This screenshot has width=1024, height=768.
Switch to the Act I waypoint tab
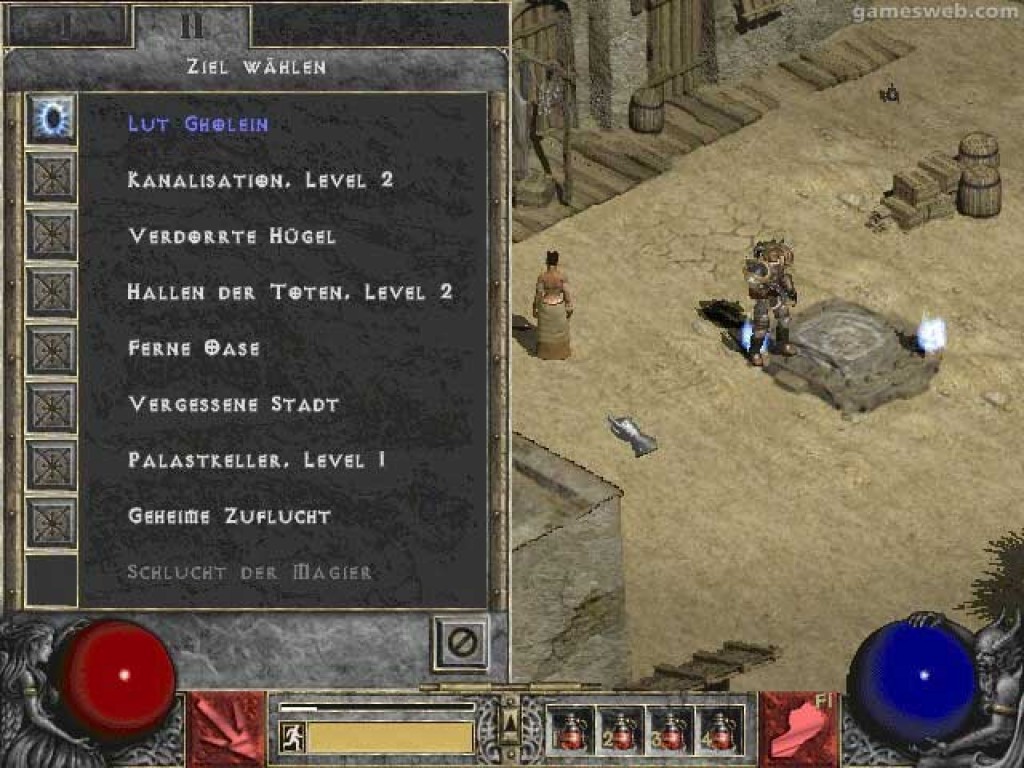(67, 26)
